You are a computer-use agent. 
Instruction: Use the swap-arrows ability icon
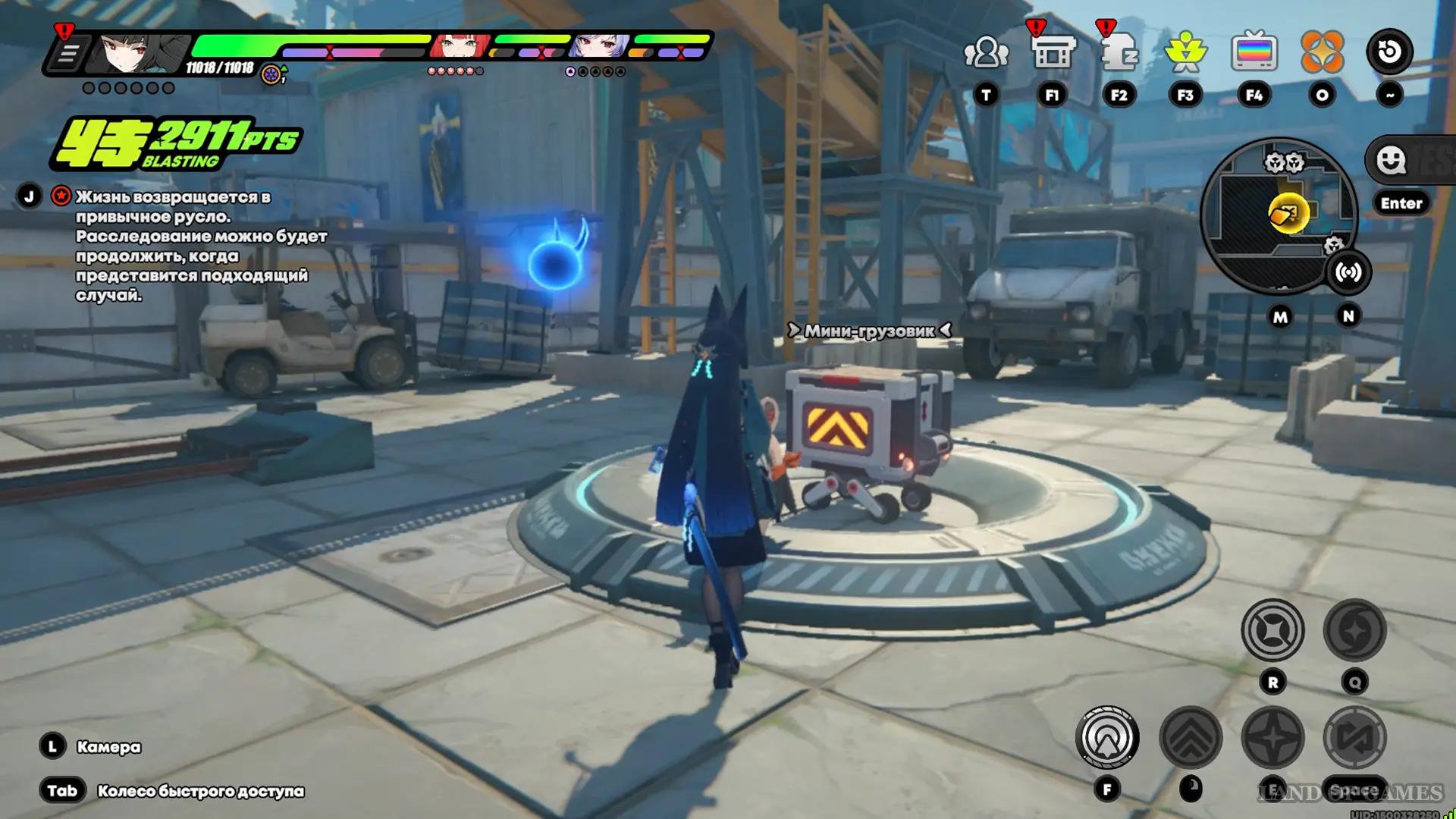(1354, 737)
